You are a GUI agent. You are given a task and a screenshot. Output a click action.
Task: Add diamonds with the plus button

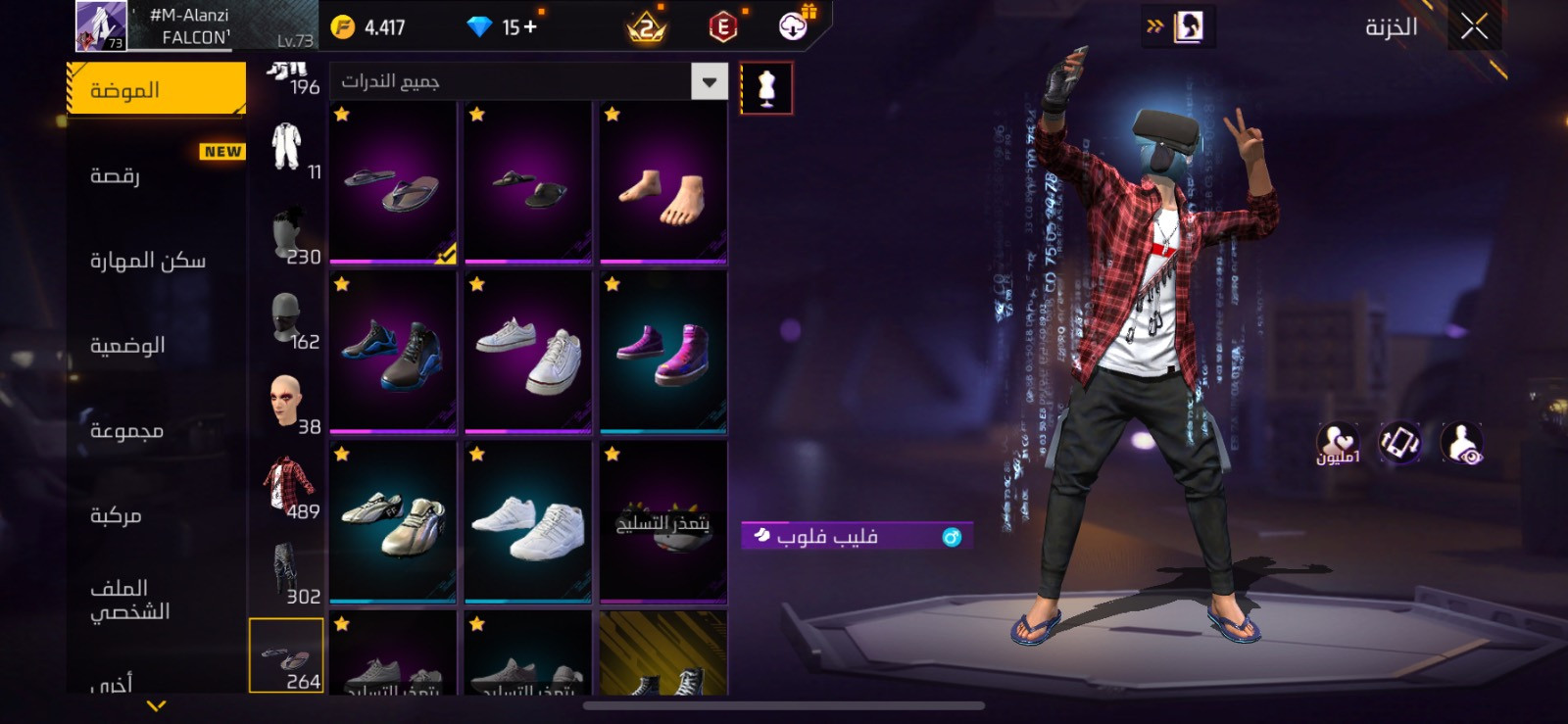tap(530, 27)
